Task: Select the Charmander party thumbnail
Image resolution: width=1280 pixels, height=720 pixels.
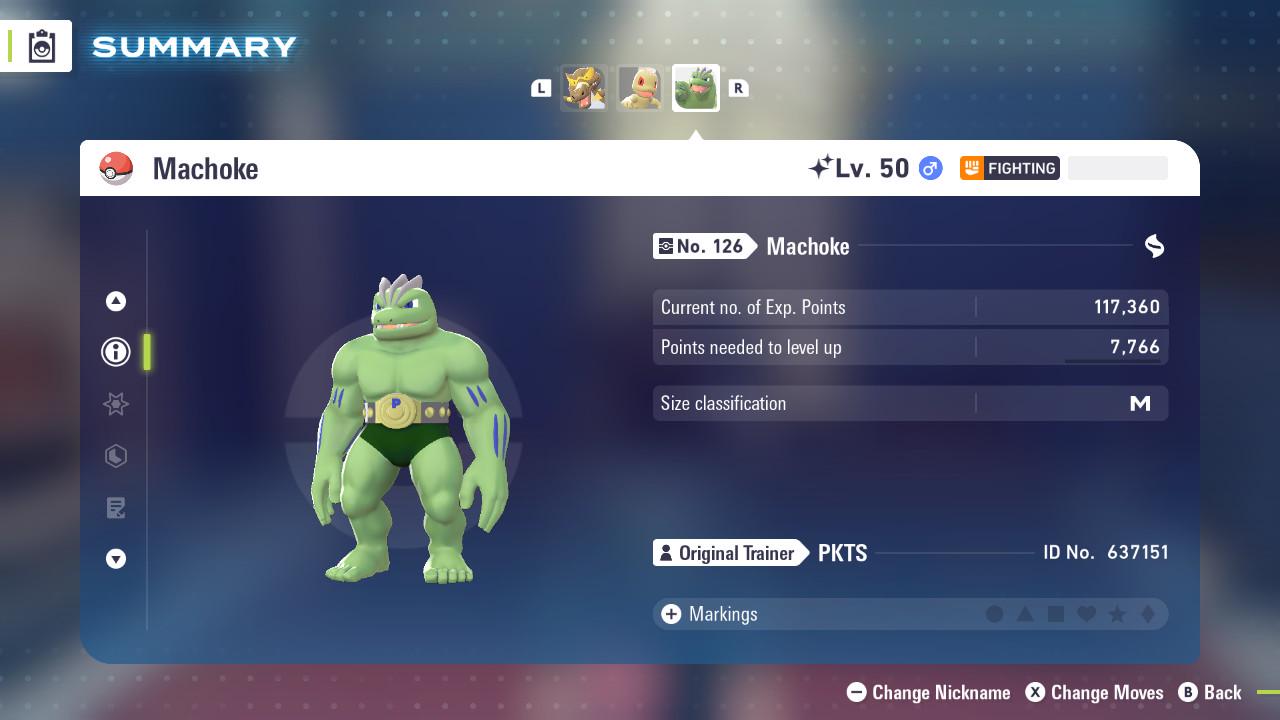Action: (x=640, y=87)
